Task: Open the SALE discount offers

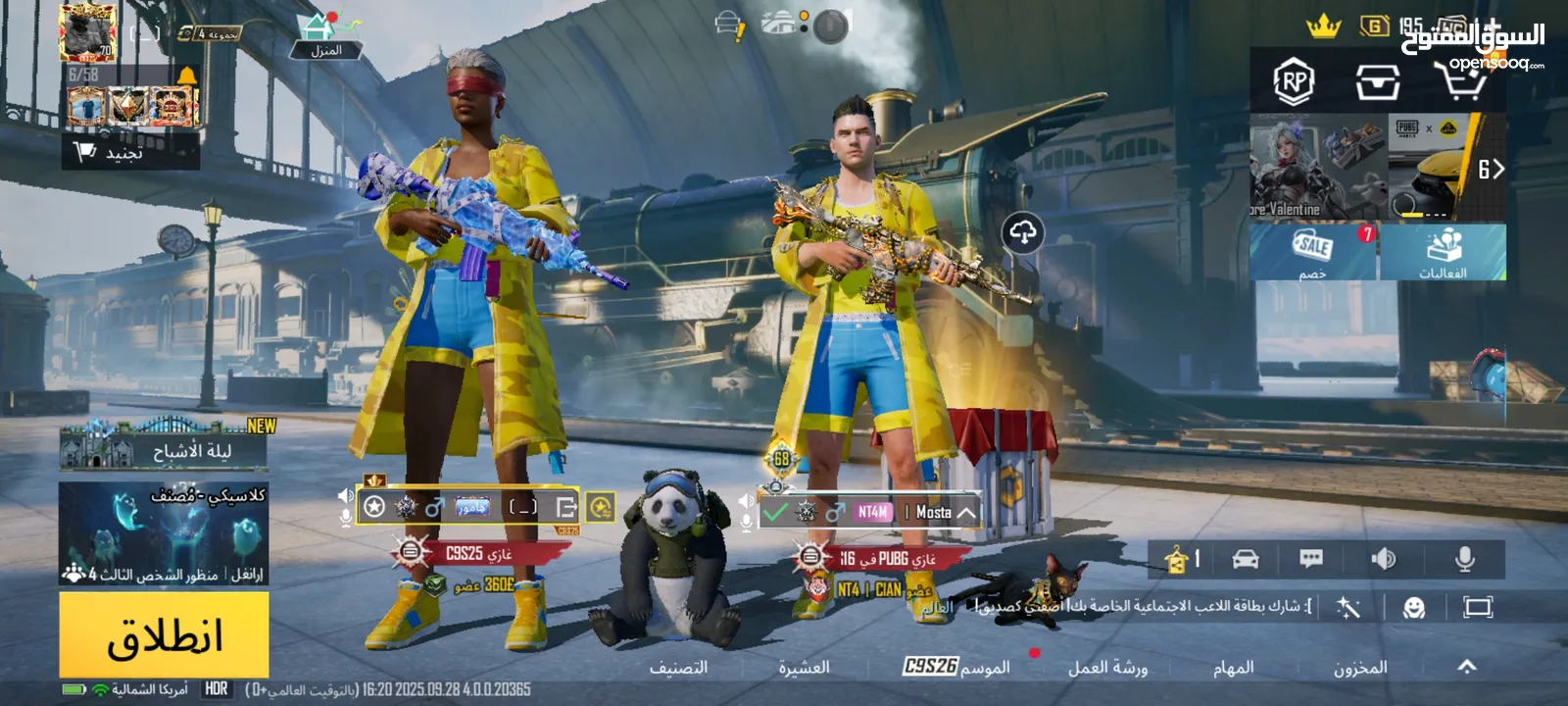Action: click(1312, 252)
